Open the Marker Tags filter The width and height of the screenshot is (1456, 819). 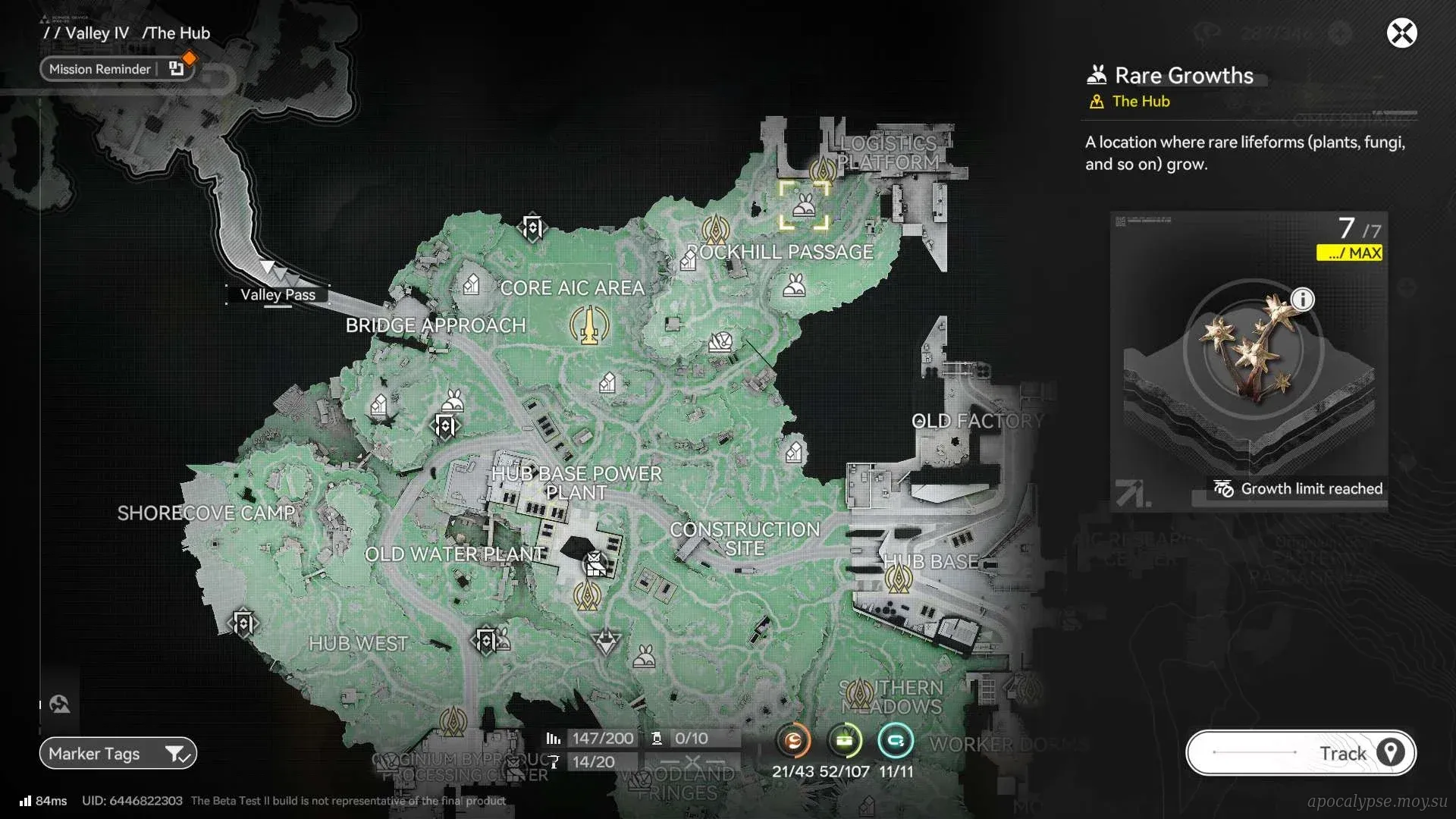point(118,753)
